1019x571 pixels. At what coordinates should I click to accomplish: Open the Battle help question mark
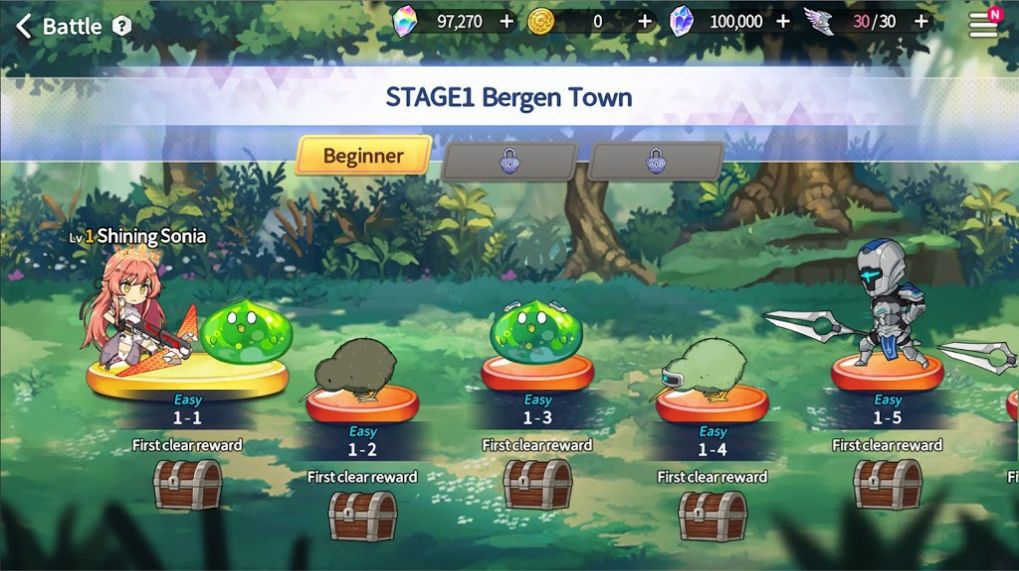point(122,26)
